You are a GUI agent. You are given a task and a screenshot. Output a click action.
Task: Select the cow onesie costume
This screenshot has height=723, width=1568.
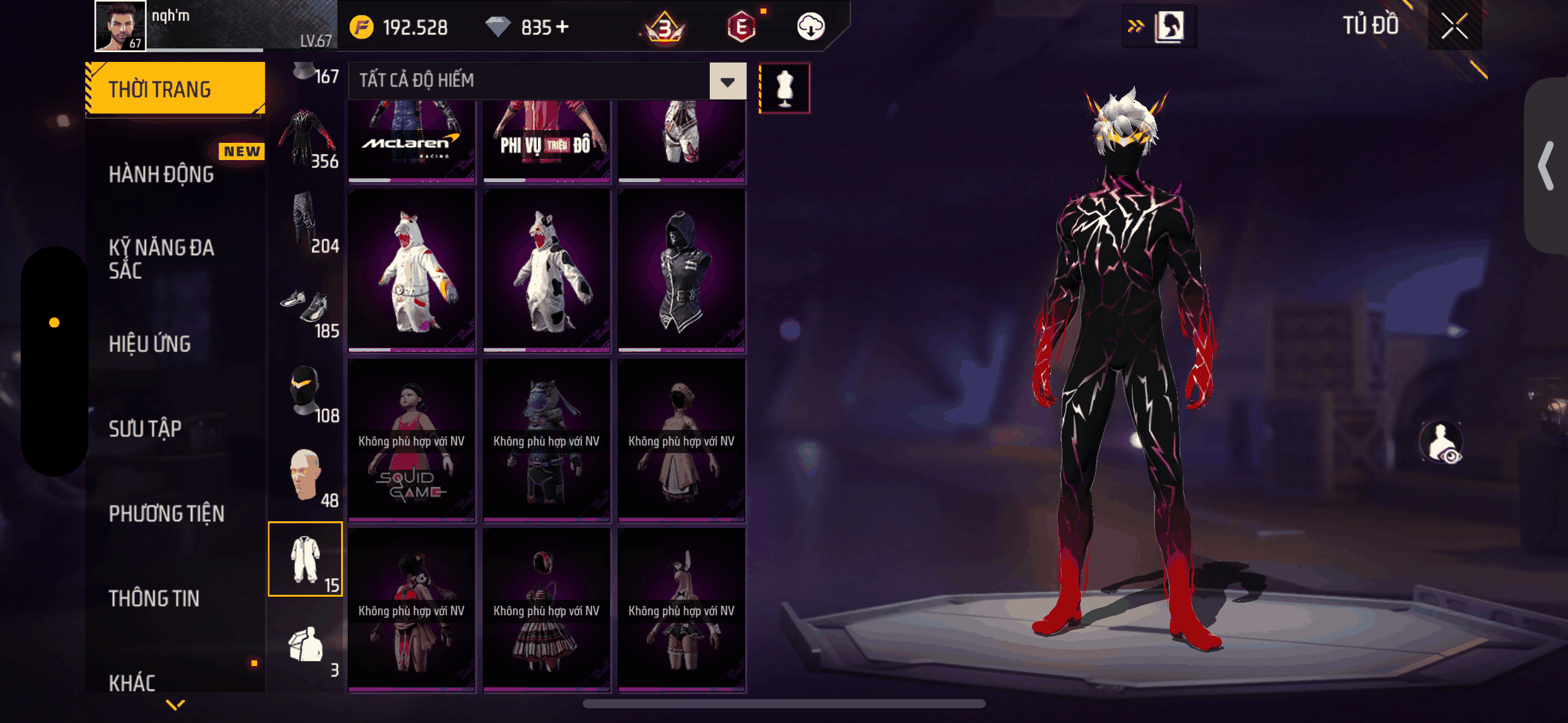(547, 270)
